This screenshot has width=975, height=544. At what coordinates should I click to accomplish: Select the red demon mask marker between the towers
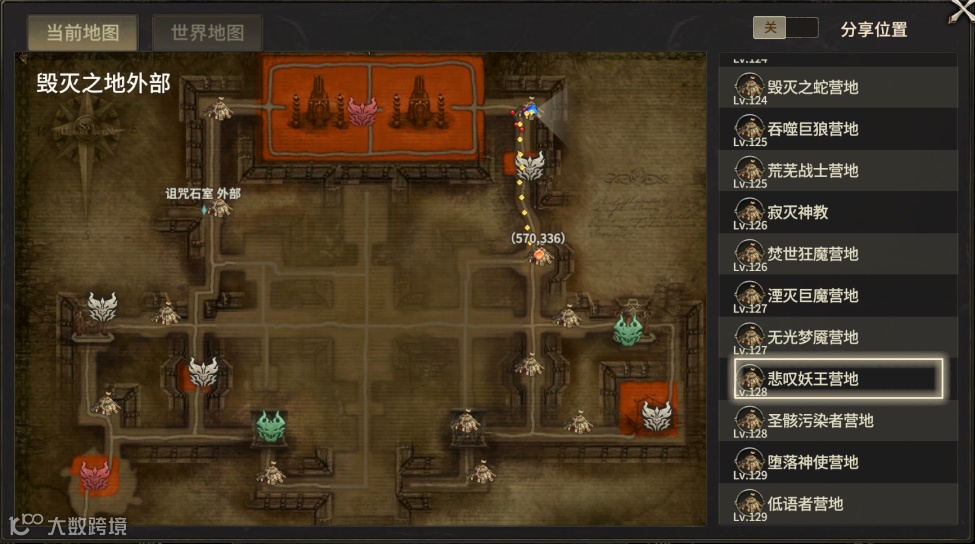(x=362, y=111)
